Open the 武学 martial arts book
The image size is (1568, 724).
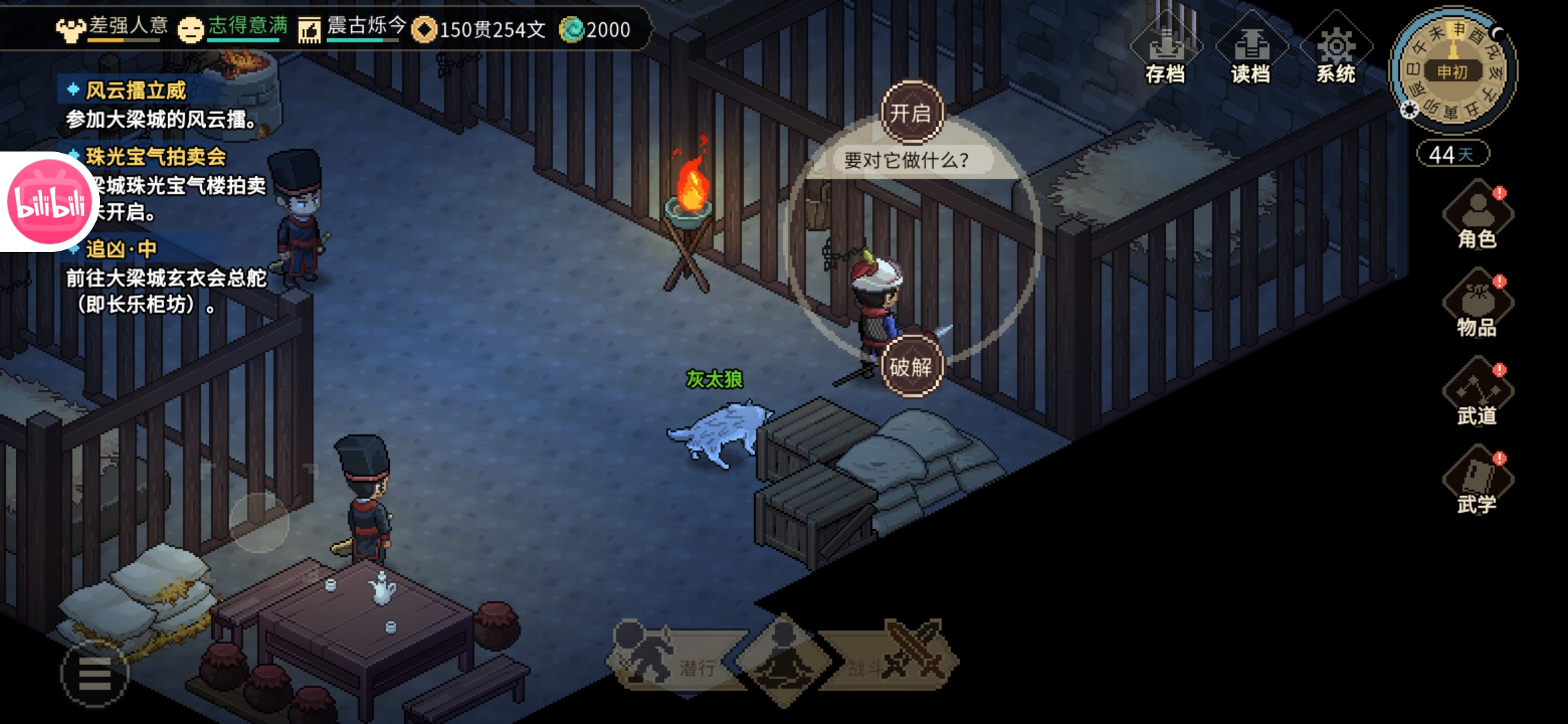point(1477,483)
